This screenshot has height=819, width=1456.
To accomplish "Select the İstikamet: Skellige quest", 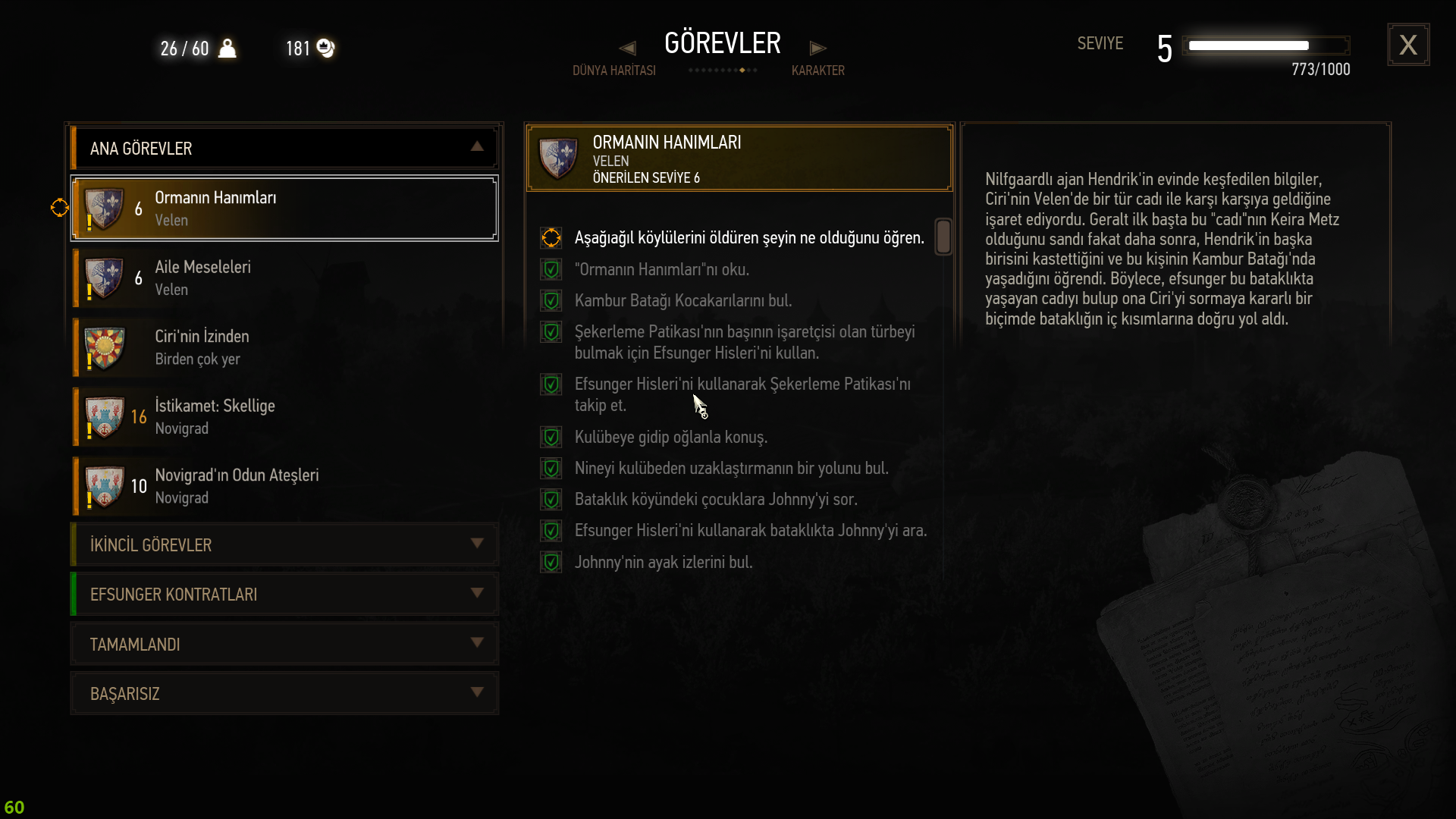I will pyautogui.click(x=284, y=417).
